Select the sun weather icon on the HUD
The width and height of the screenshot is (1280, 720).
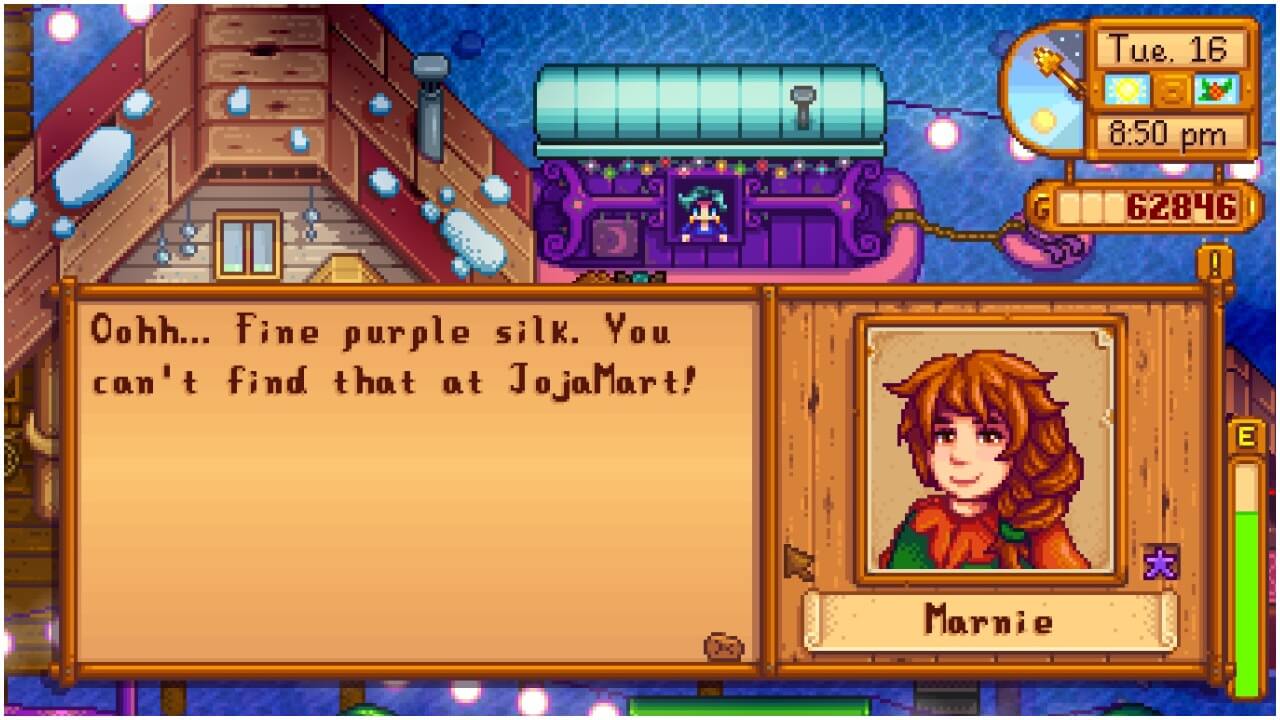[x=1125, y=89]
